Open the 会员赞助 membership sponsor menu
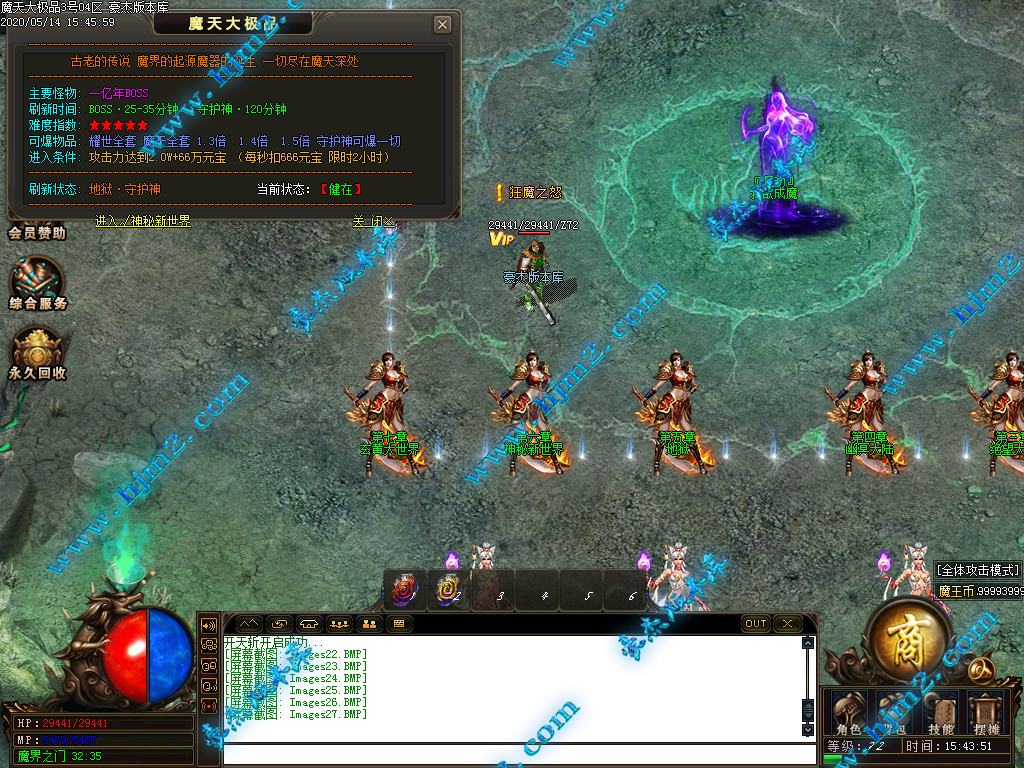Image resolution: width=1024 pixels, height=768 pixels. 37,233
